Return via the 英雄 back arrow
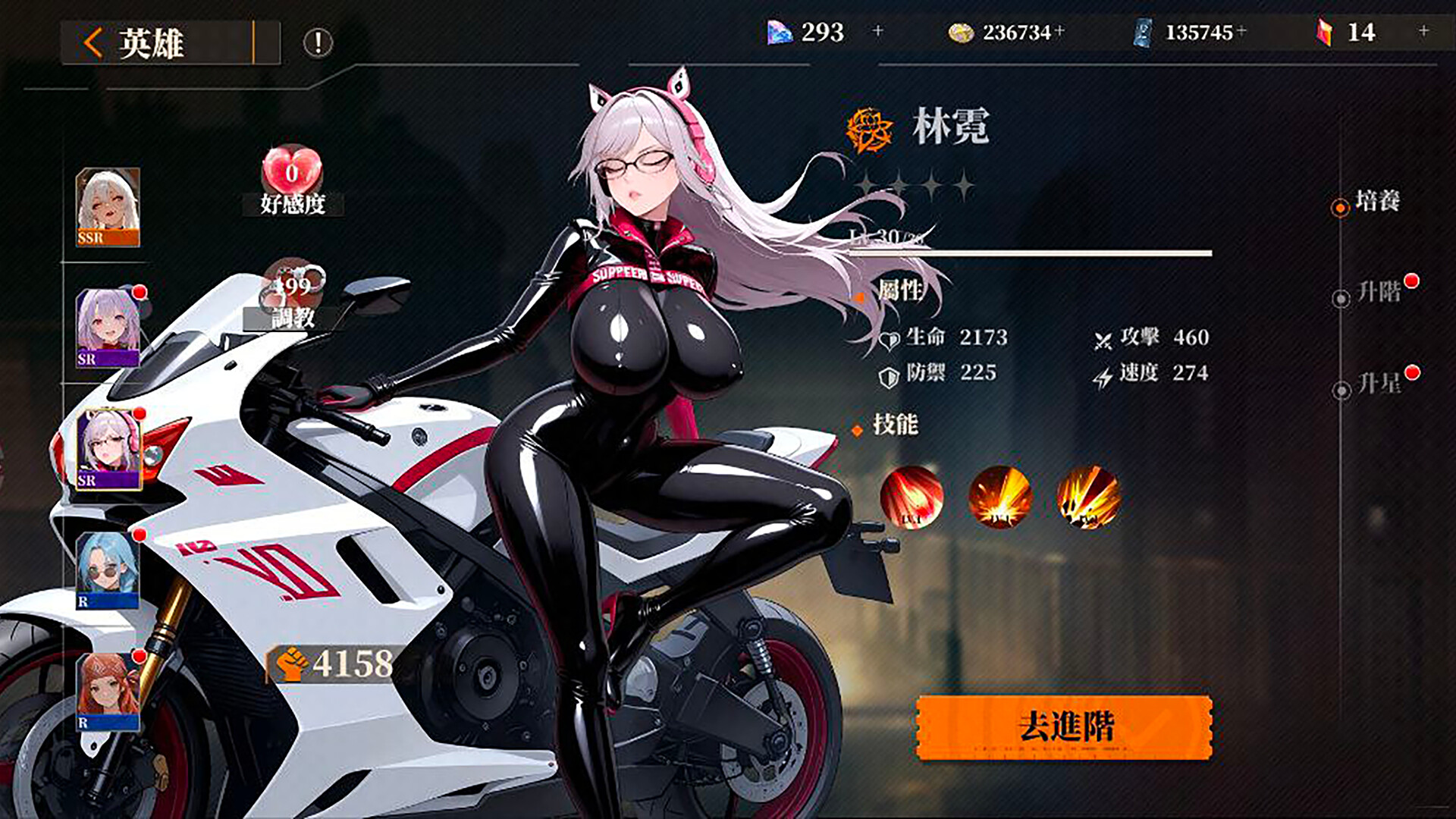The width and height of the screenshot is (1456, 819). pyautogui.click(x=91, y=41)
